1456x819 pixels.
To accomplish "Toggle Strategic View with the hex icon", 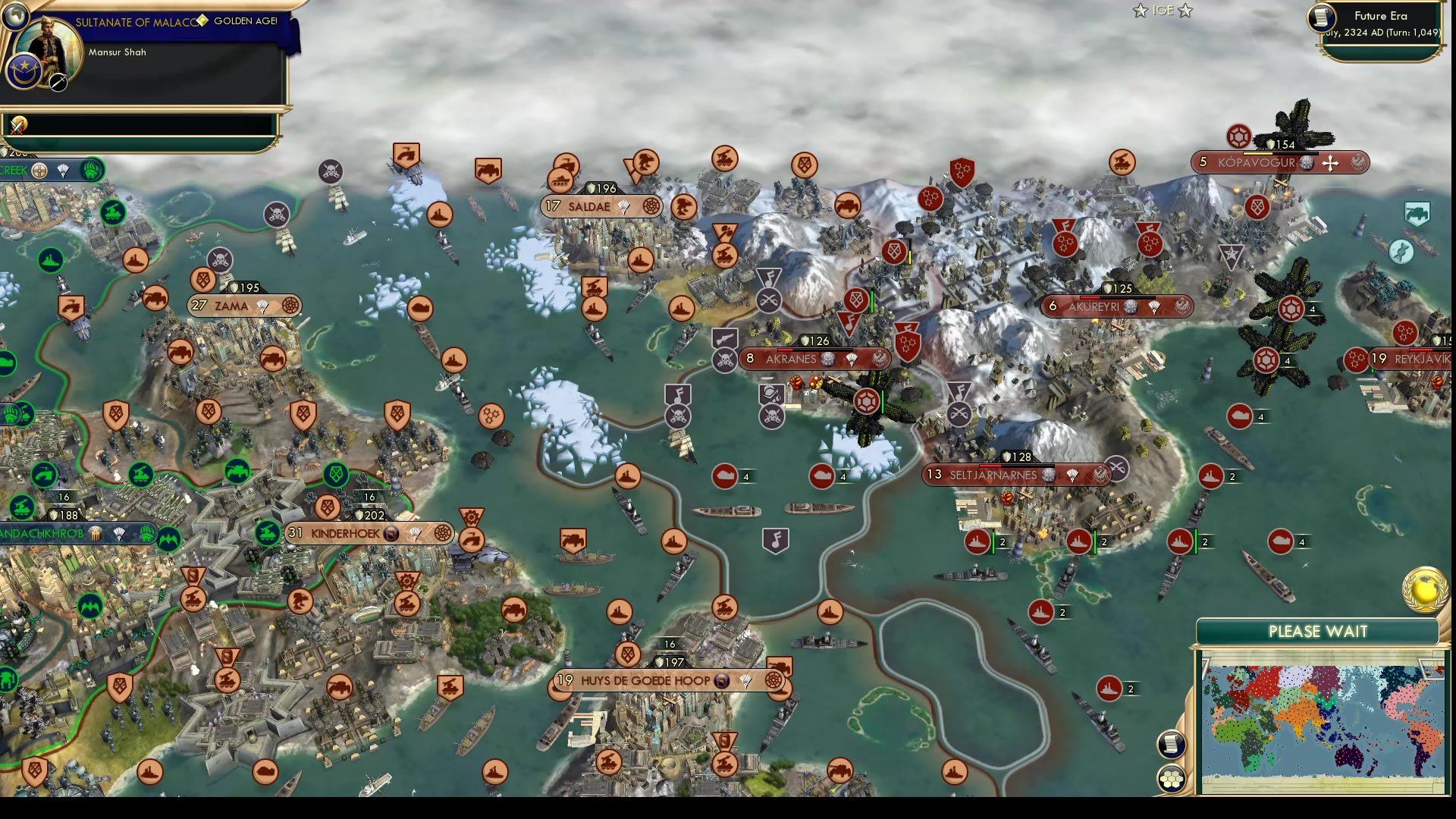I will coord(1172,777).
